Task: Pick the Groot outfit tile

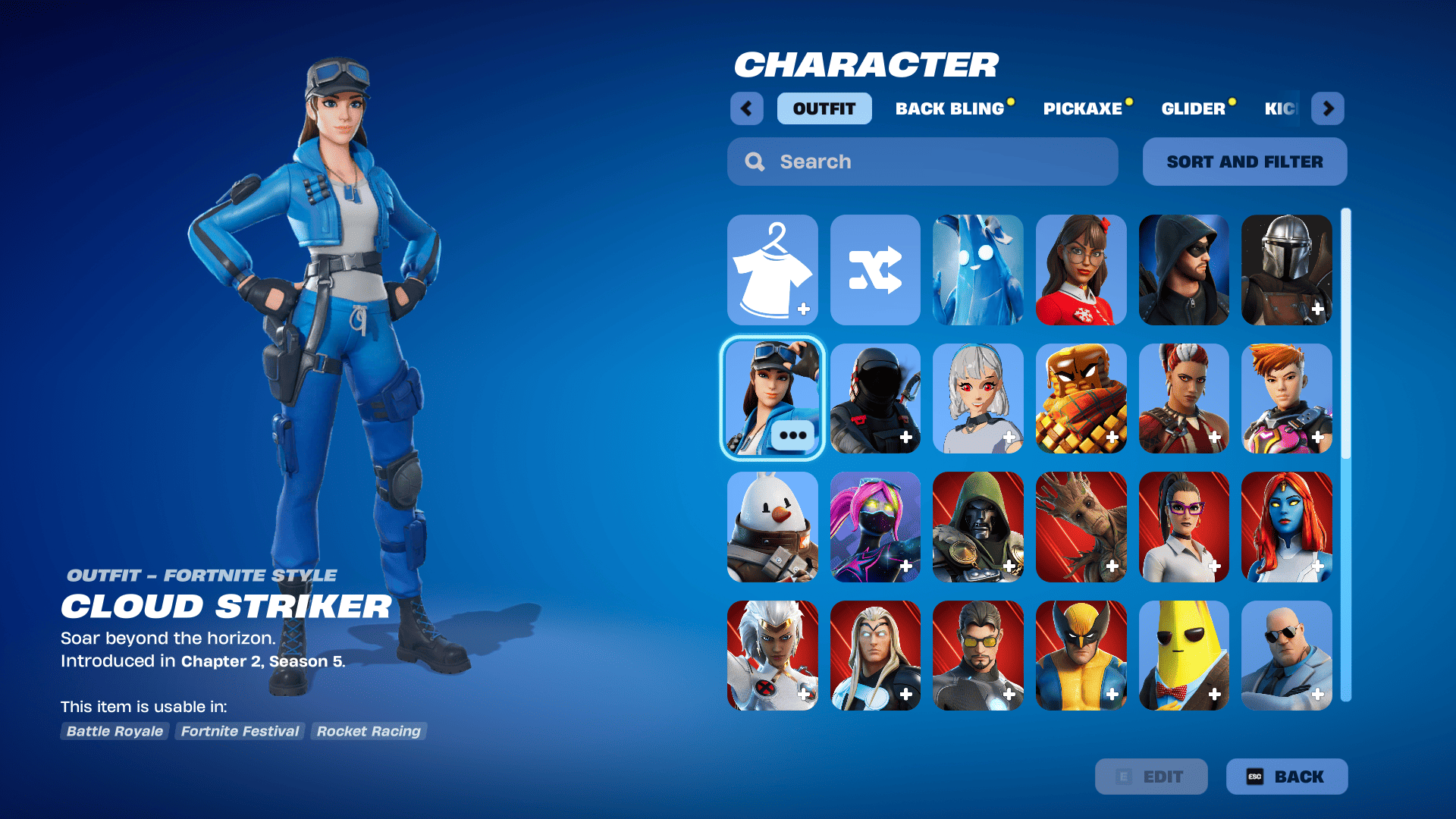Action: [1081, 527]
